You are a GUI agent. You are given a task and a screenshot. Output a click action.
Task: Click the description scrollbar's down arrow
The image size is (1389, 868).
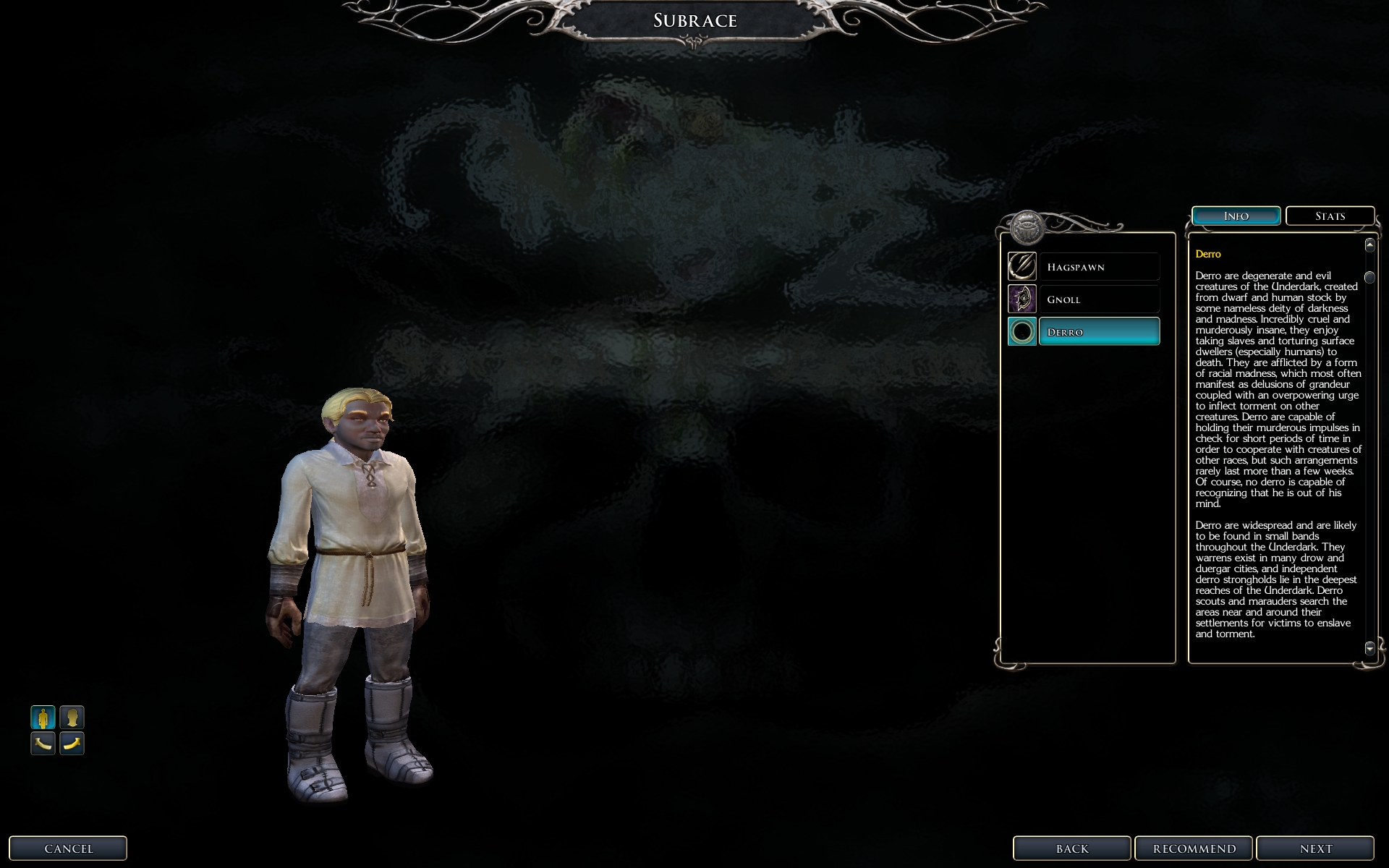(1369, 648)
